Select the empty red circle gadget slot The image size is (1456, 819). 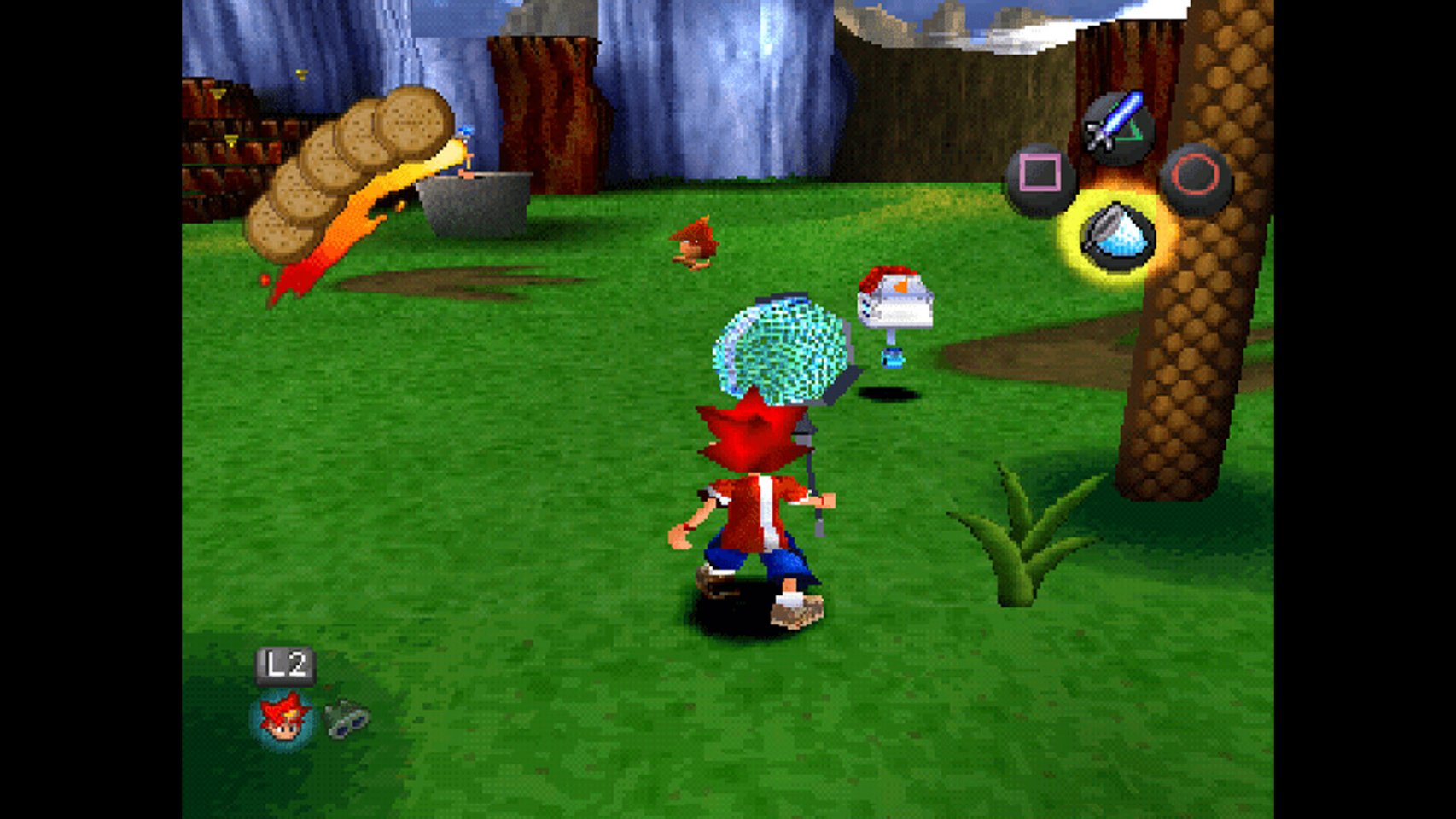(x=1196, y=177)
